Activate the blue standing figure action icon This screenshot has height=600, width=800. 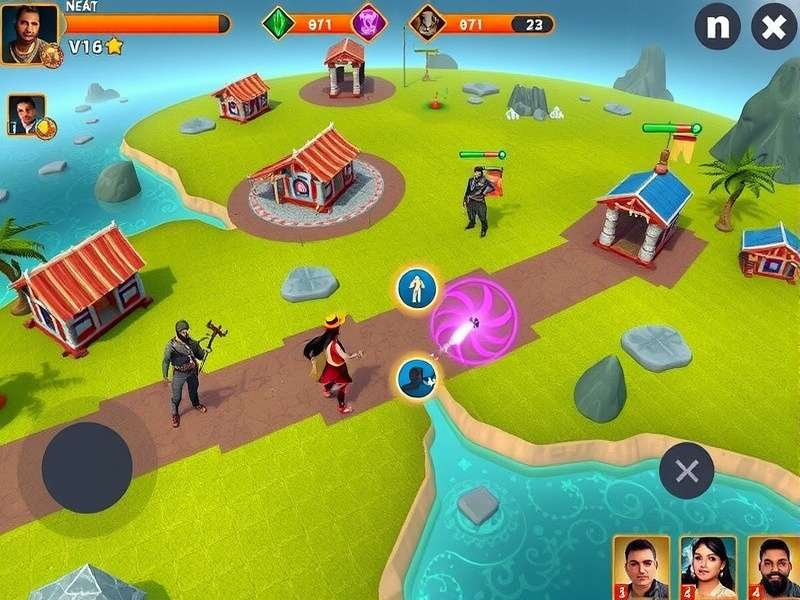tap(416, 289)
